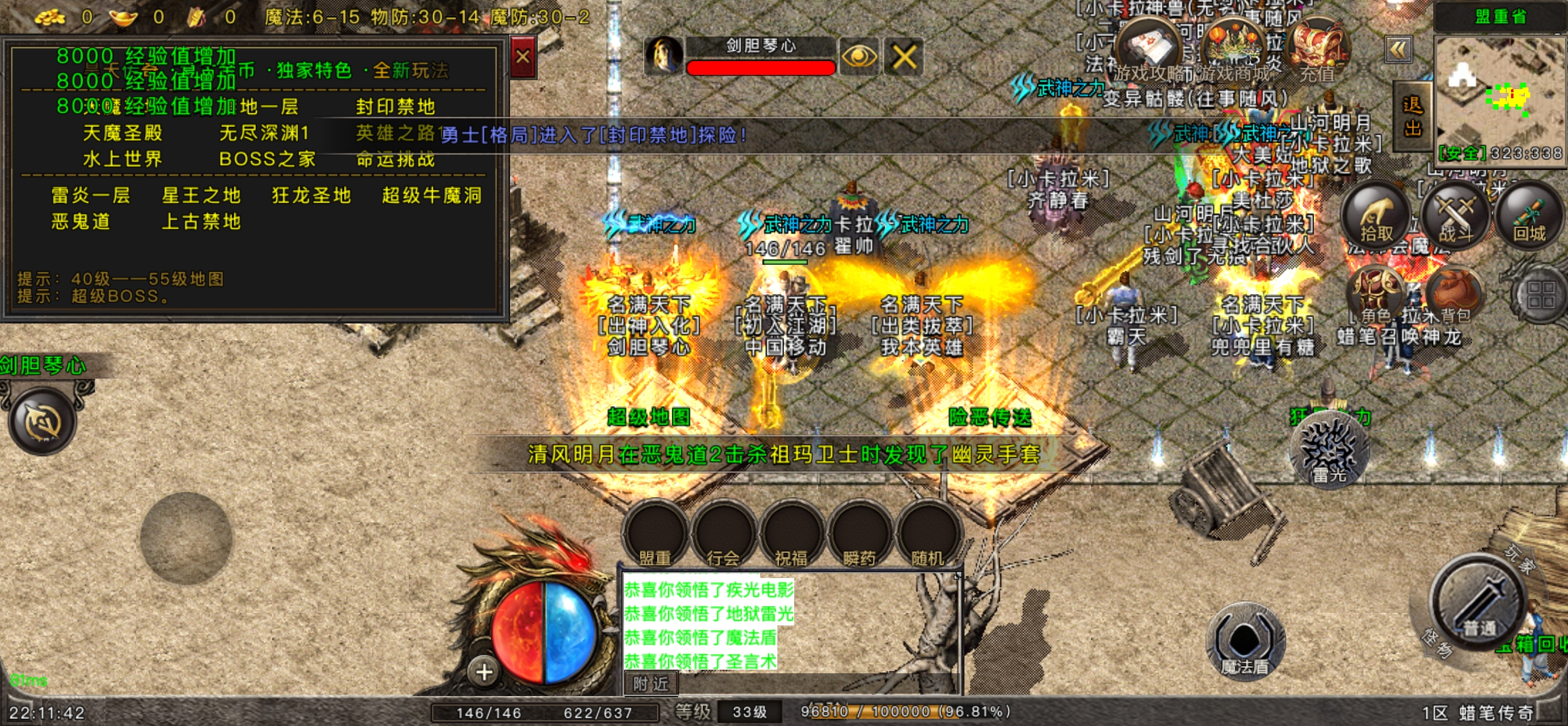Close the teleport map list panel
Screen dimensions: 1568x726
pos(522,57)
